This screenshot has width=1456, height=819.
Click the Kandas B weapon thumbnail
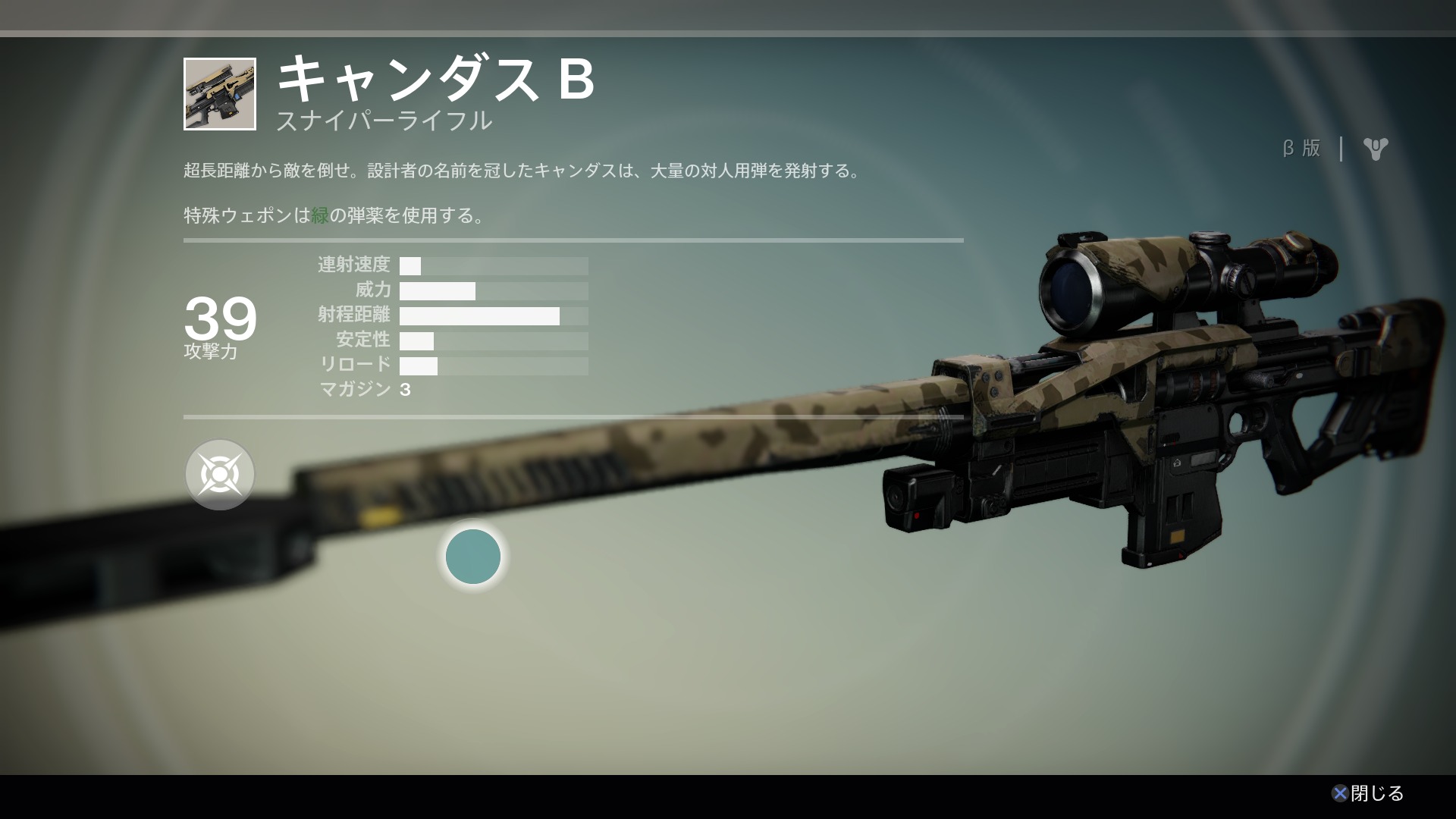(x=220, y=94)
